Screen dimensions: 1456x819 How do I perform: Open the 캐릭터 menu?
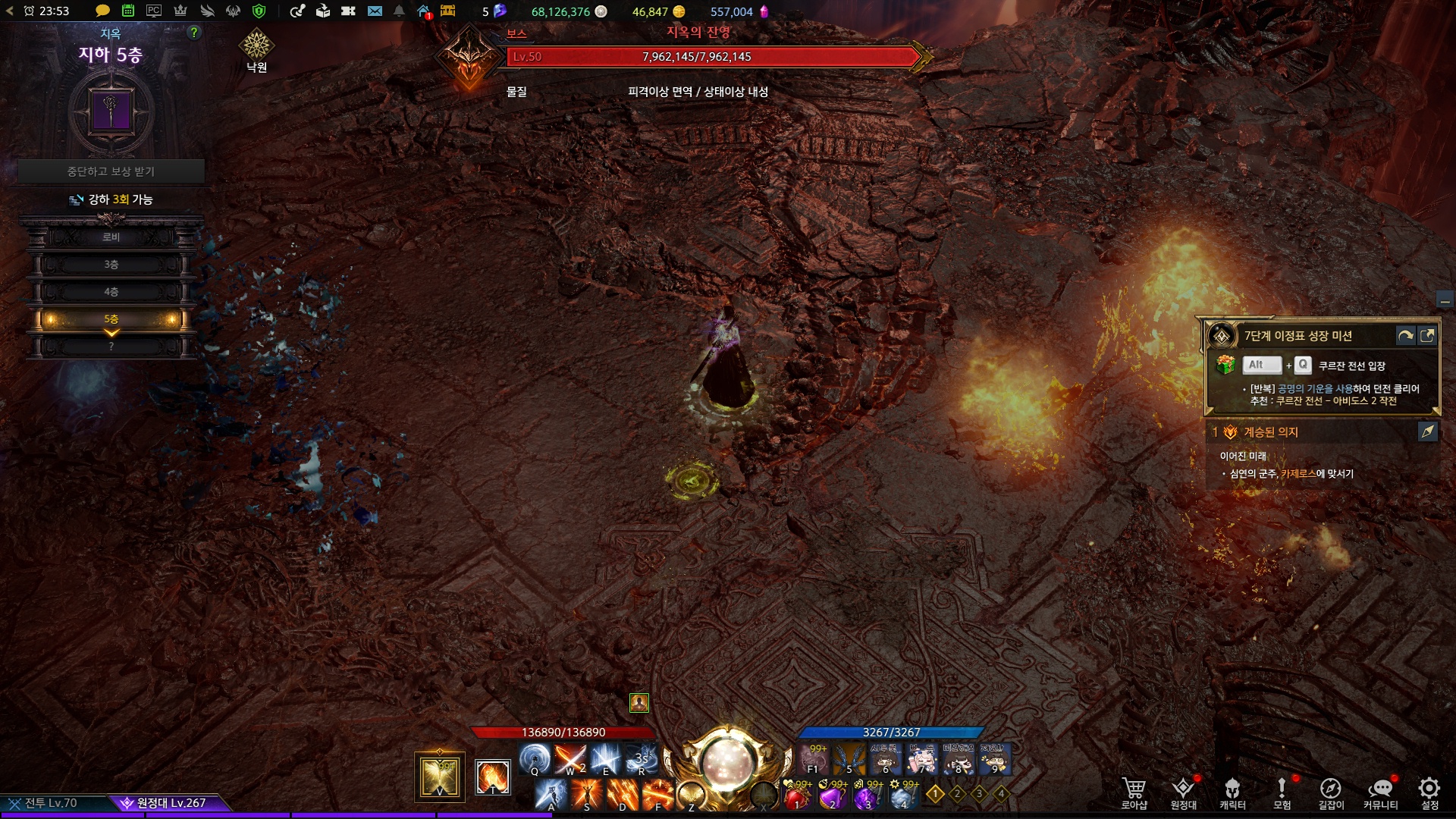point(1232,792)
